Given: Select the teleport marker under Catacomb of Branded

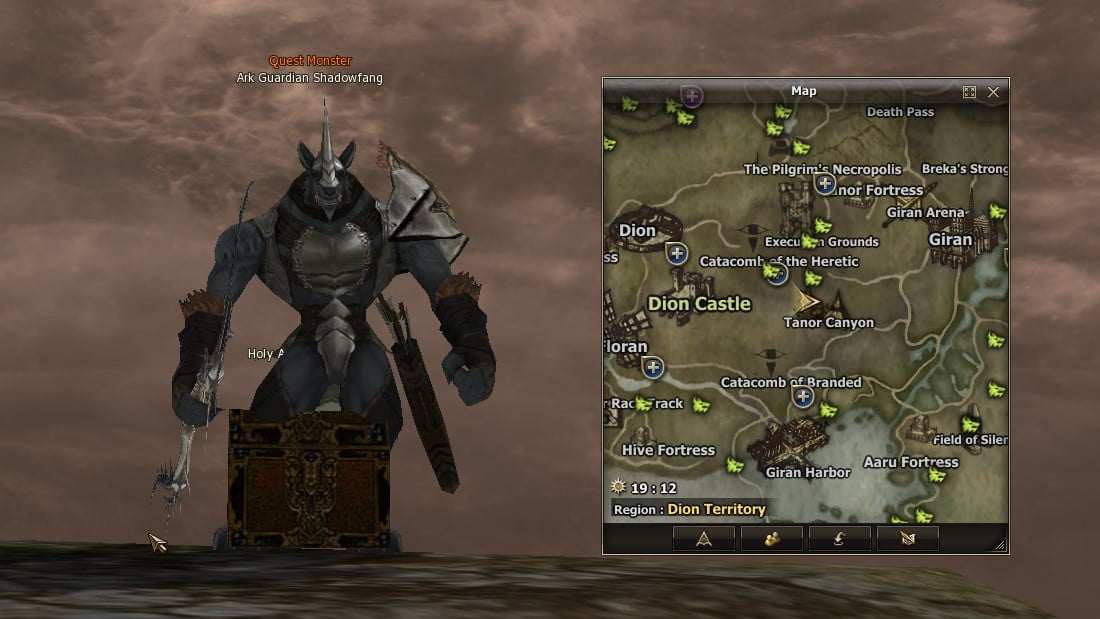Looking at the screenshot, I should point(803,397).
